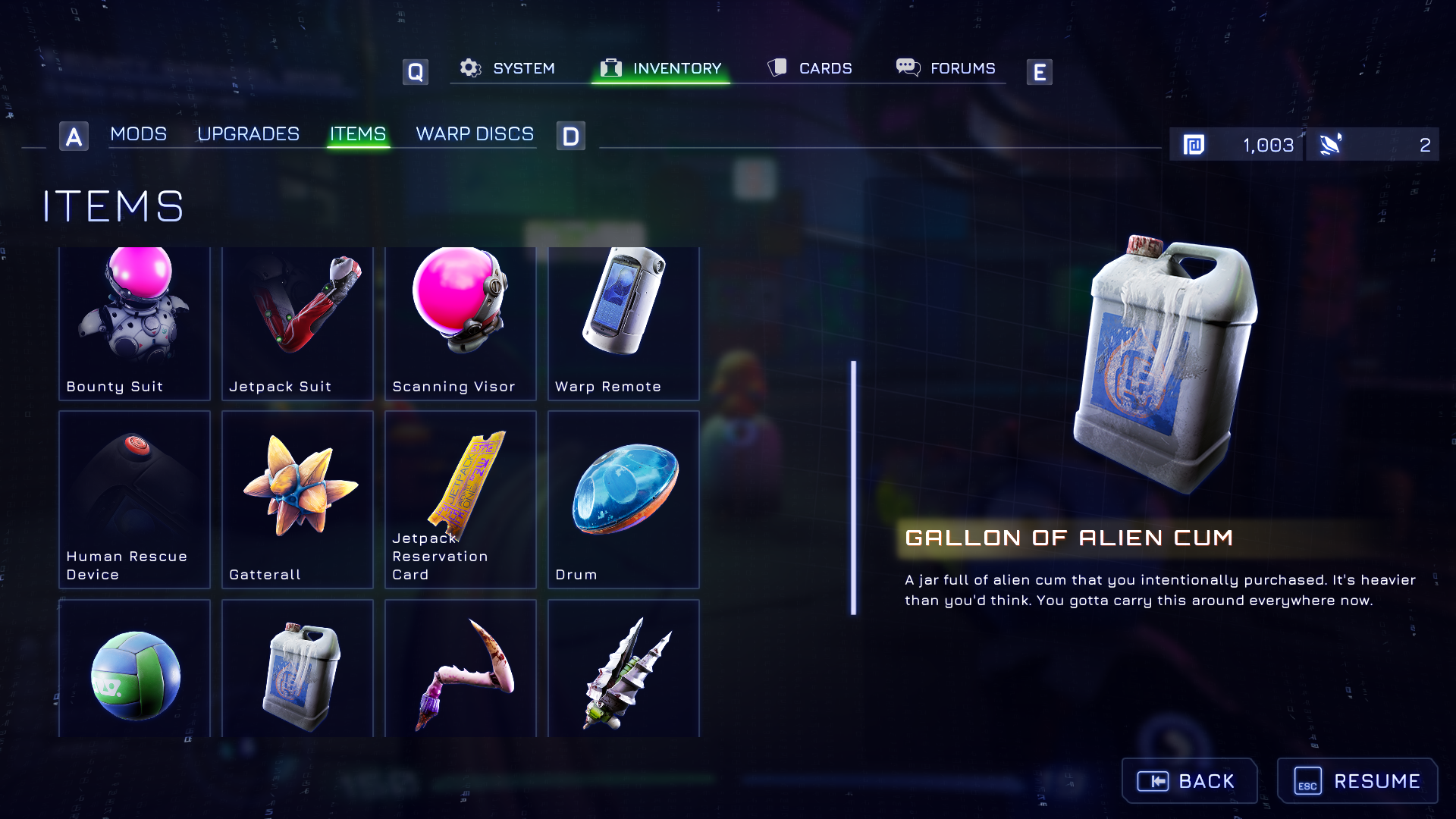The image size is (1456, 819).
Task: Select the Inventory tab
Action: [661, 68]
